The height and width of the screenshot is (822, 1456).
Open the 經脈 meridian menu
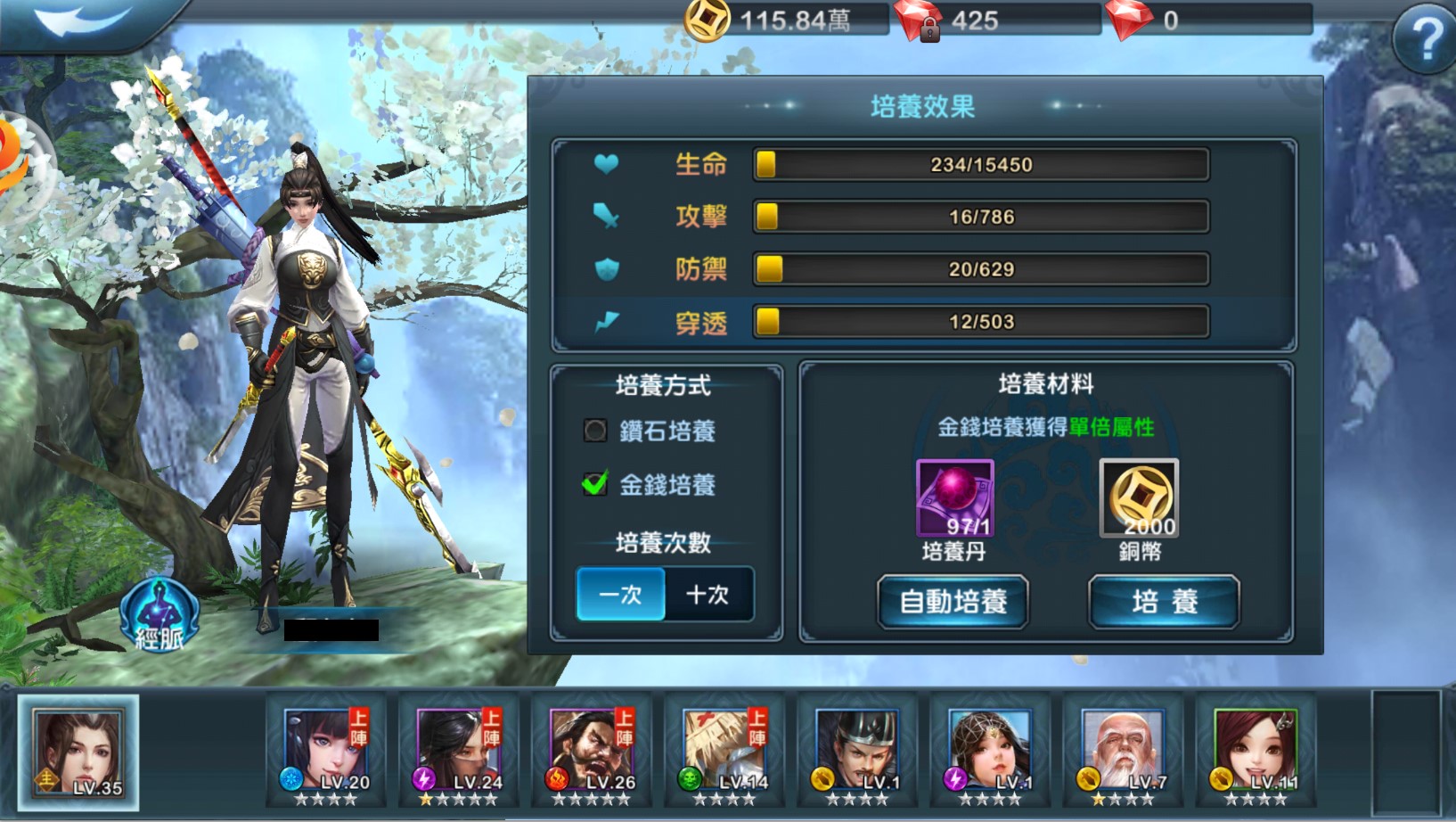(x=159, y=615)
